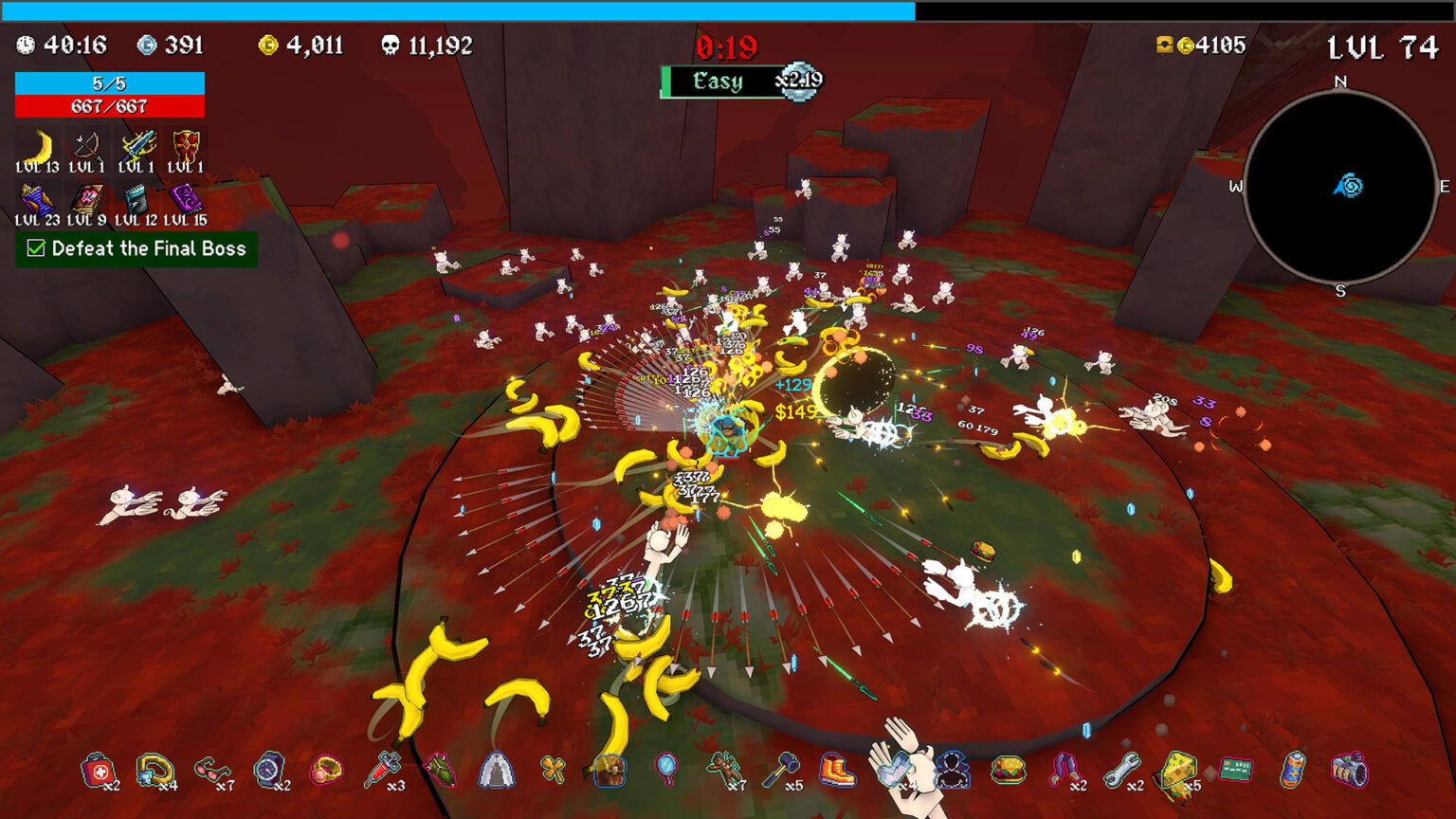The width and height of the screenshot is (1456, 819).
Task: Select the red syringe item
Action: pyautogui.click(x=382, y=771)
